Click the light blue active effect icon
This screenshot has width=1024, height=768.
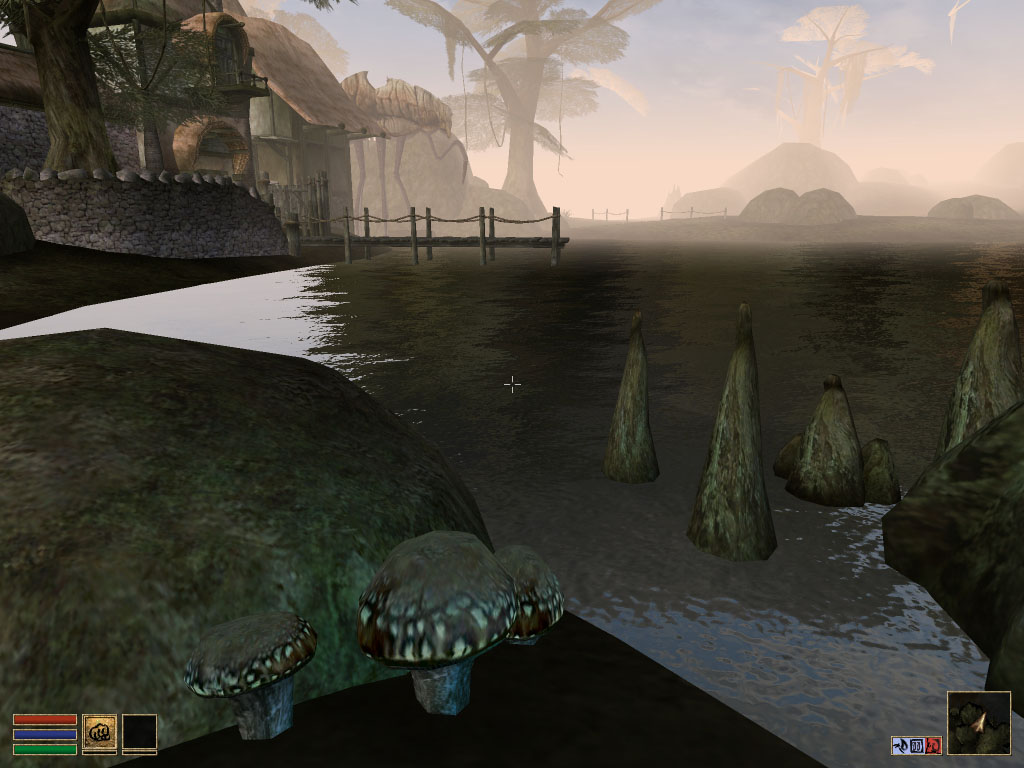(x=900, y=745)
